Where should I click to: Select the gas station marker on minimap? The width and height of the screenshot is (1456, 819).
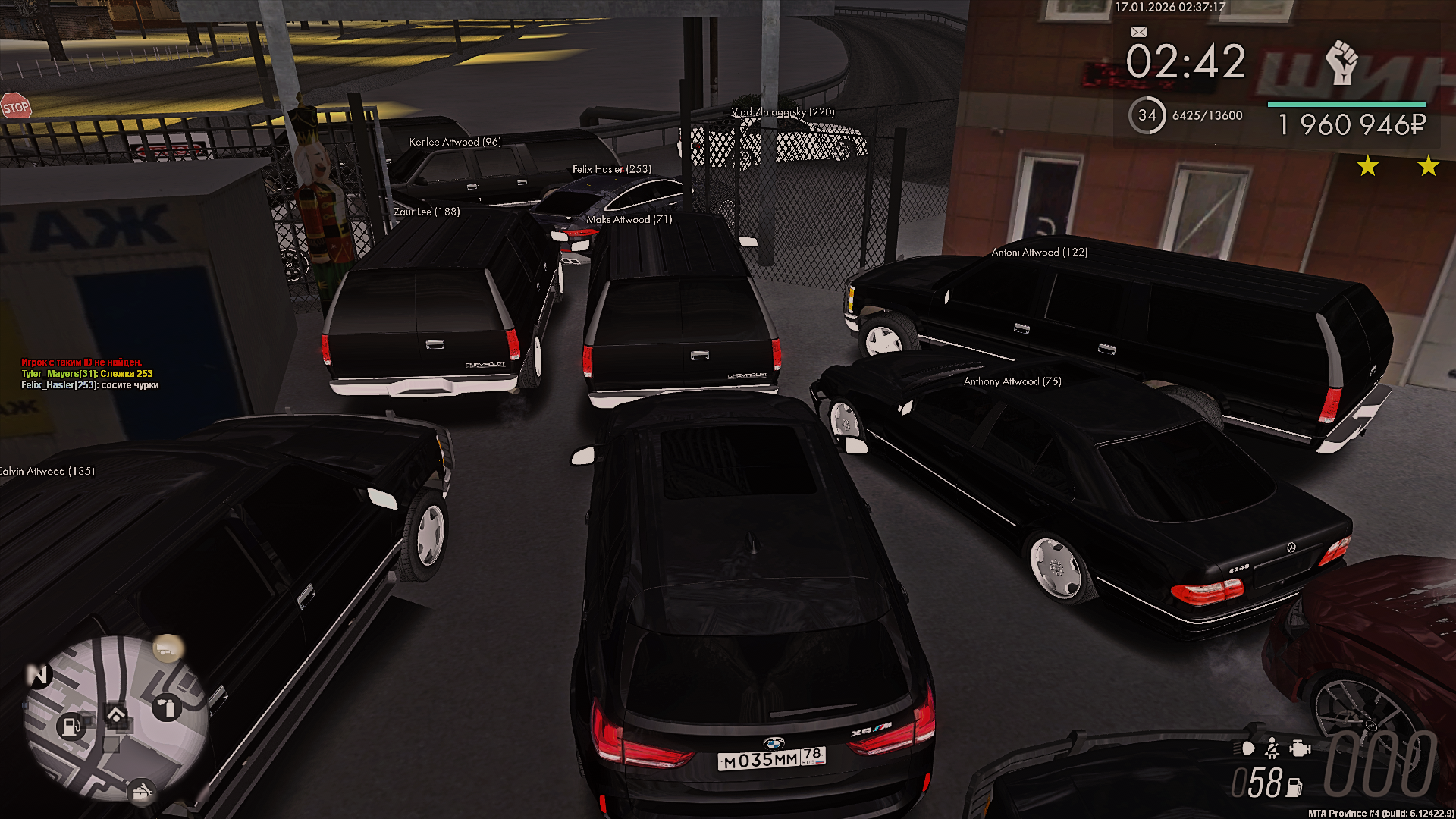(71, 726)
